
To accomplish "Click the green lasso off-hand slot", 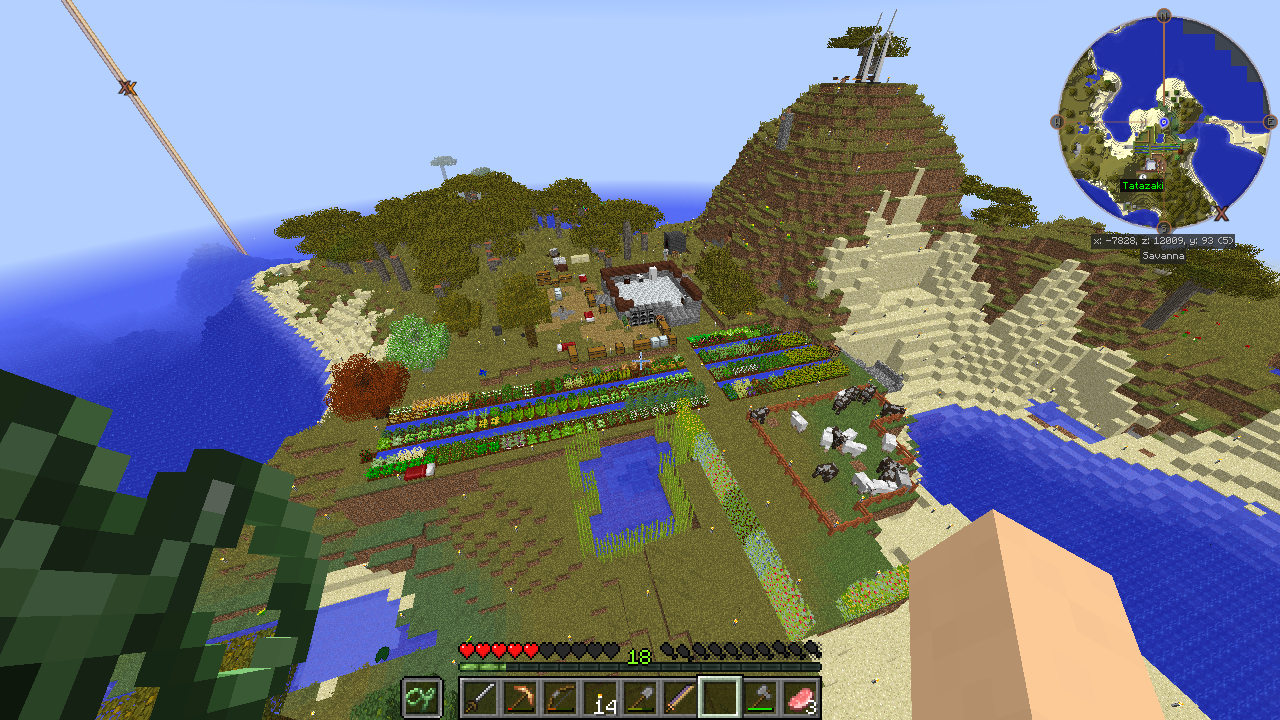I will pos(421,697).
